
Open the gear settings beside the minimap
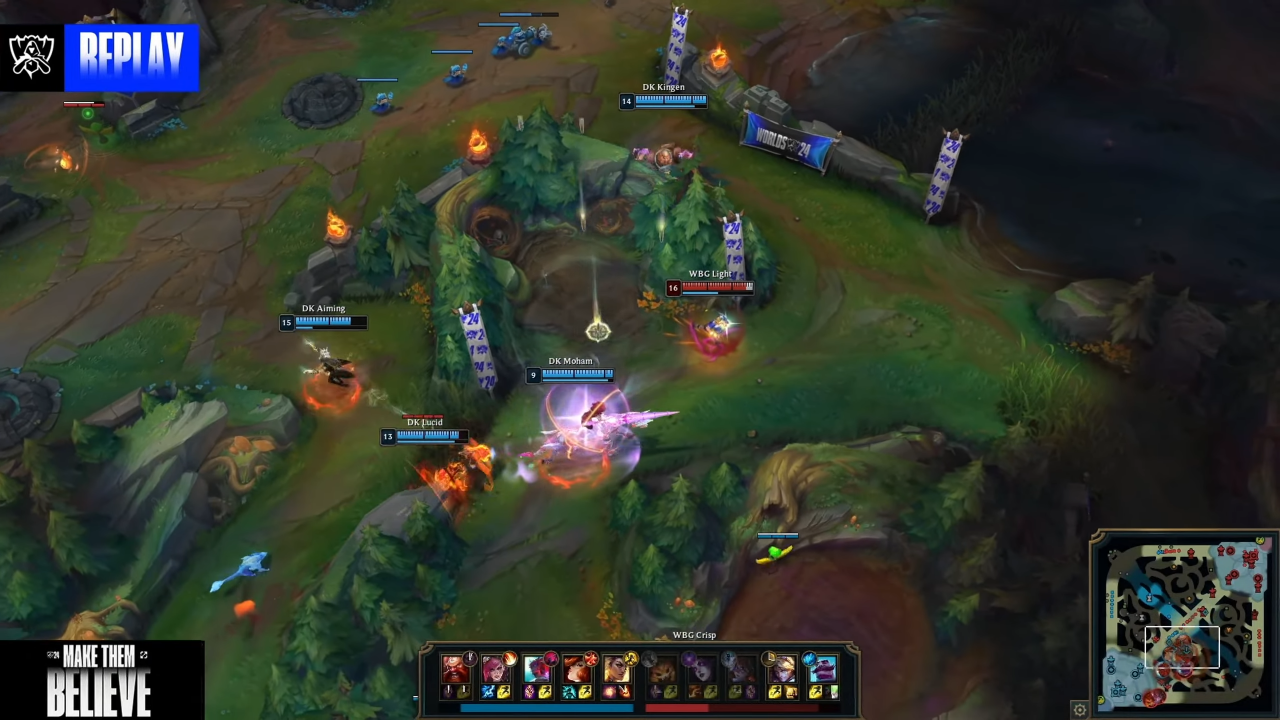tap(1080, 709)
